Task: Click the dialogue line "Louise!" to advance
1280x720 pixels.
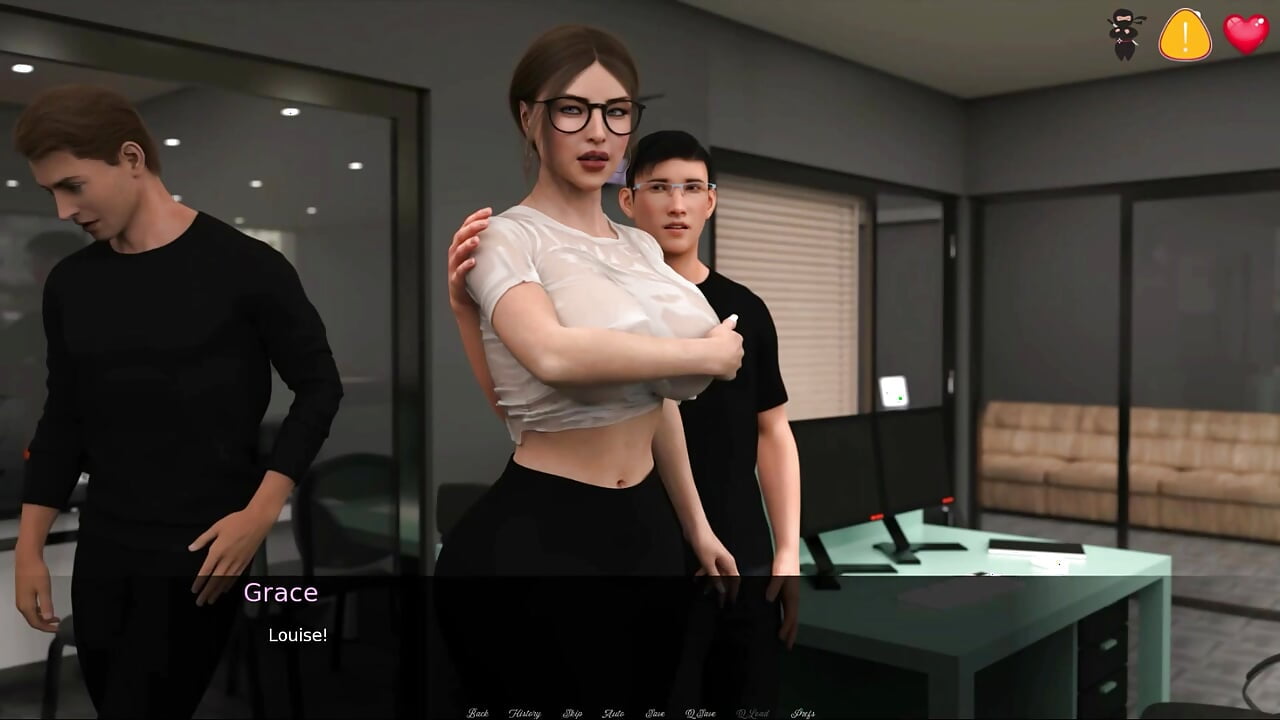Action: point(298,634)
